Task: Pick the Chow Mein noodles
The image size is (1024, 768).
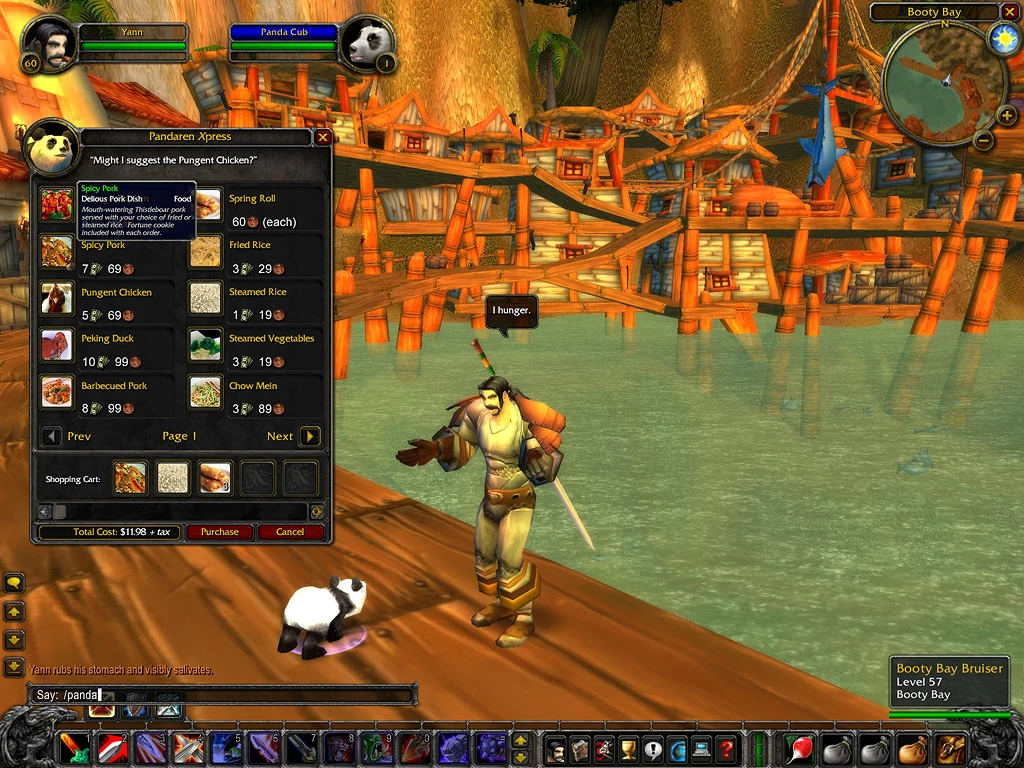Action: click(205, 392)
